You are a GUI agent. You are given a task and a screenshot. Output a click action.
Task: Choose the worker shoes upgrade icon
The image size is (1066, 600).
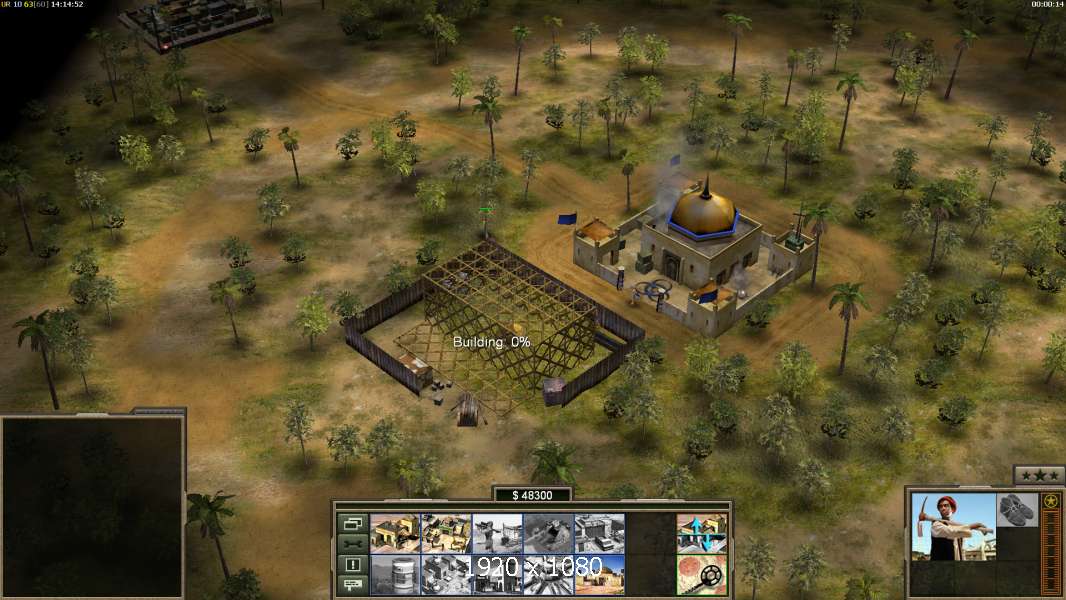pyautogui.click(x=1018, y=507)
